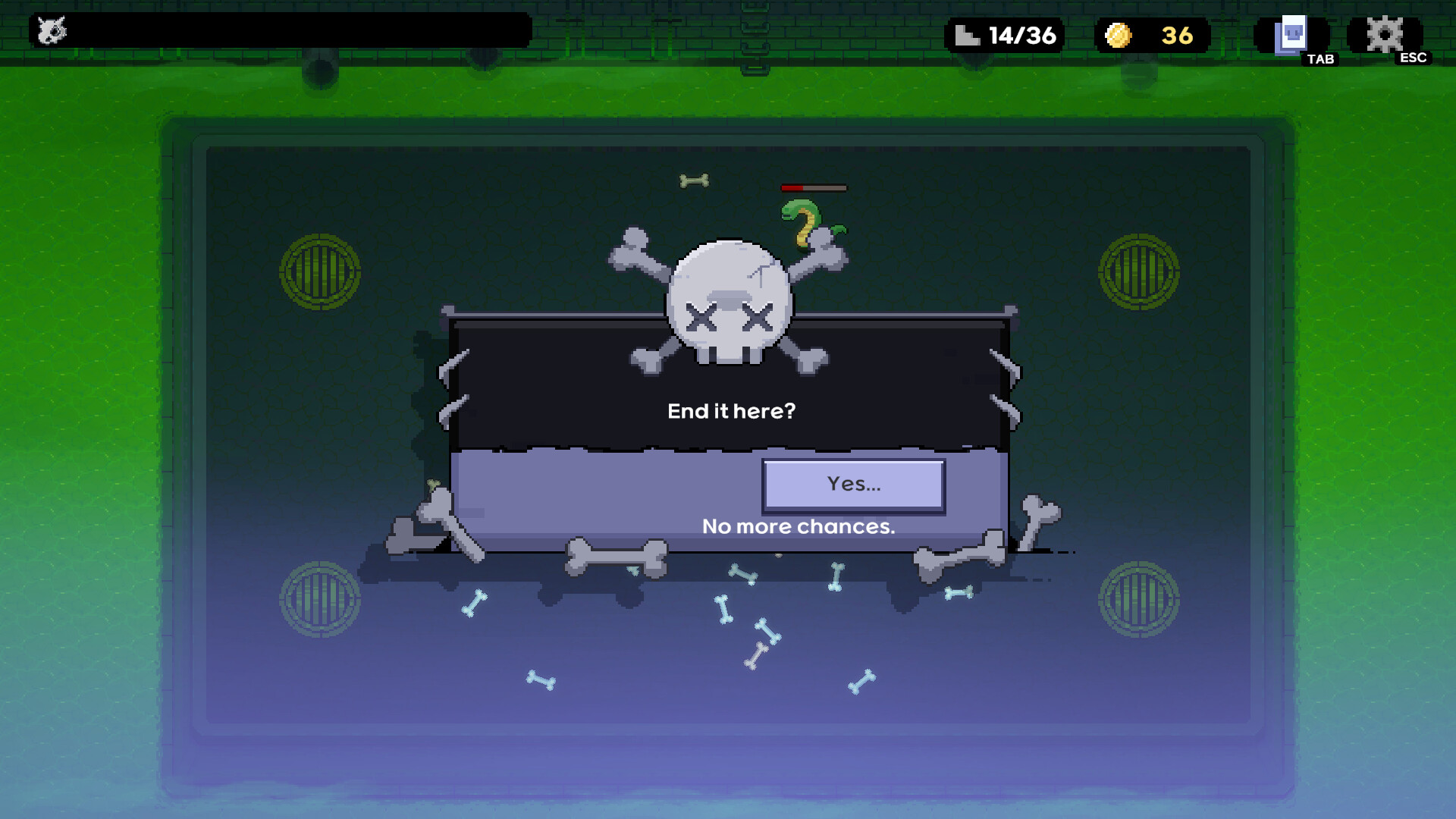Screen dimensions: 1456x819
Task: Click the worm peeking from the bone
Action: [x=802, y=220]
